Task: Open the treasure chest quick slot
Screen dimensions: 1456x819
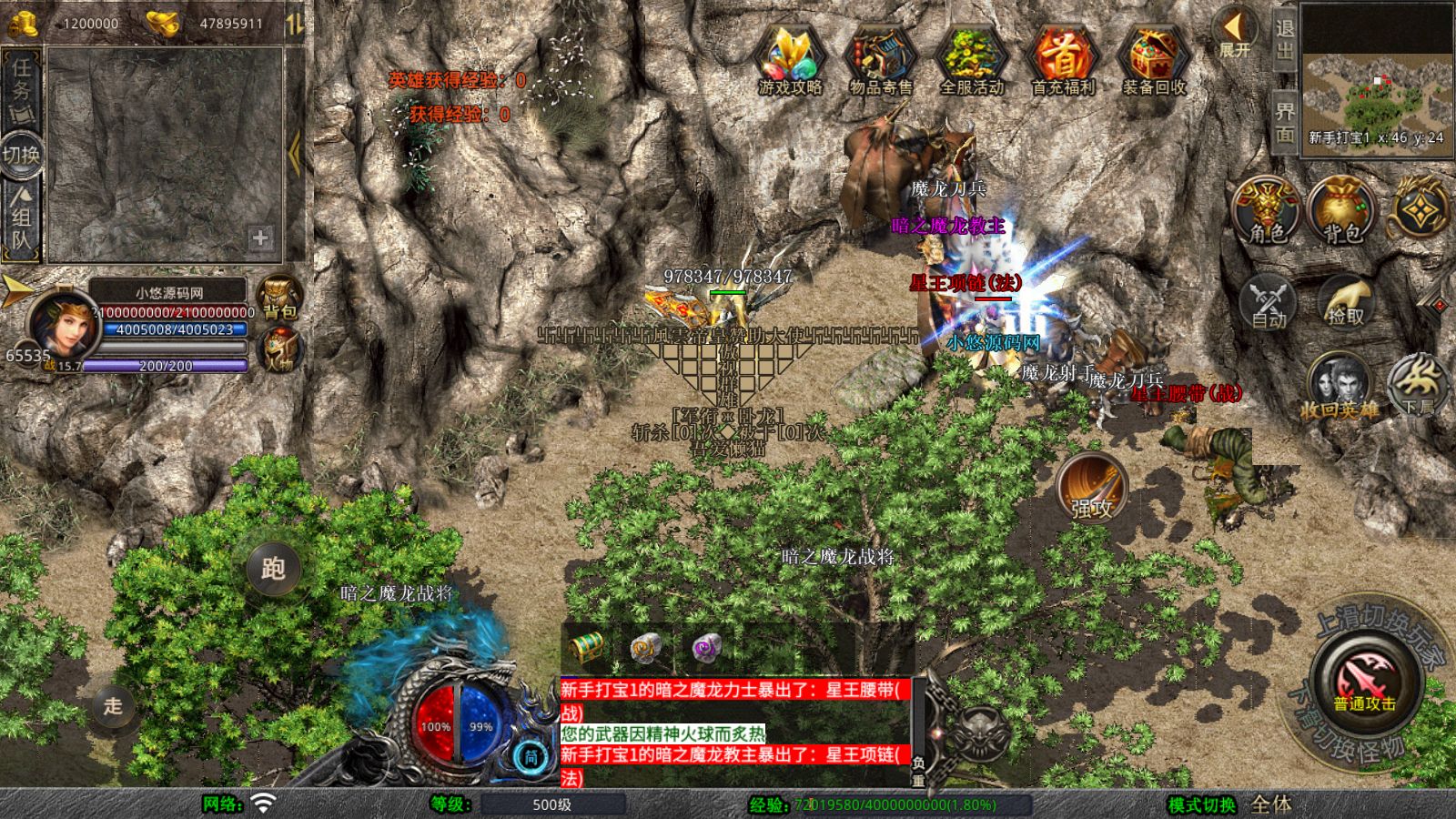Action: click(588, 648)
